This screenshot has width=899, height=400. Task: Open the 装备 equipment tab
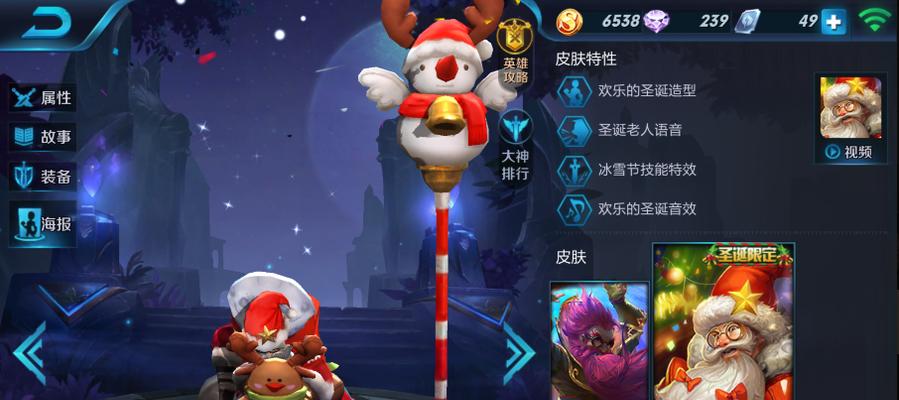42,177
